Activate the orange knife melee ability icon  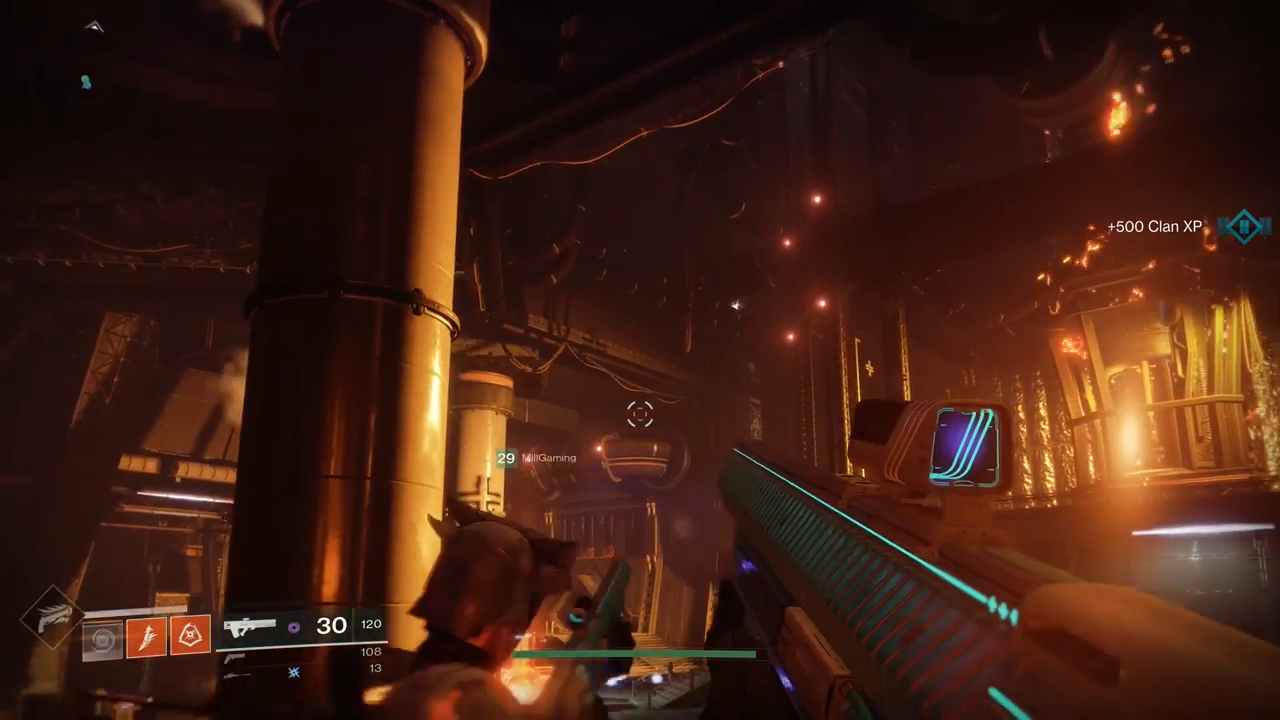pos(146,636)
